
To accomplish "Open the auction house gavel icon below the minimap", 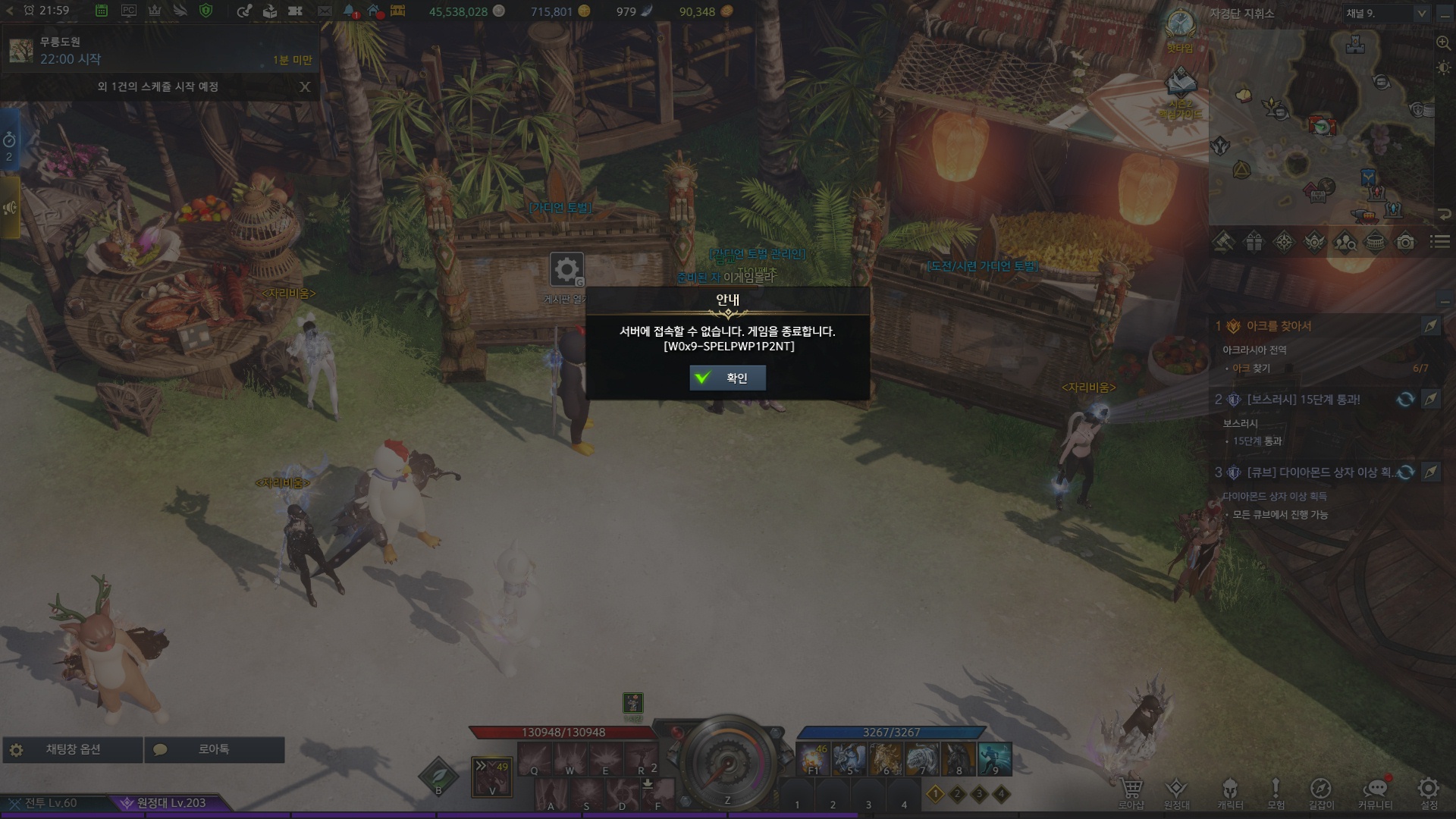I will [x=1223, y=242].
